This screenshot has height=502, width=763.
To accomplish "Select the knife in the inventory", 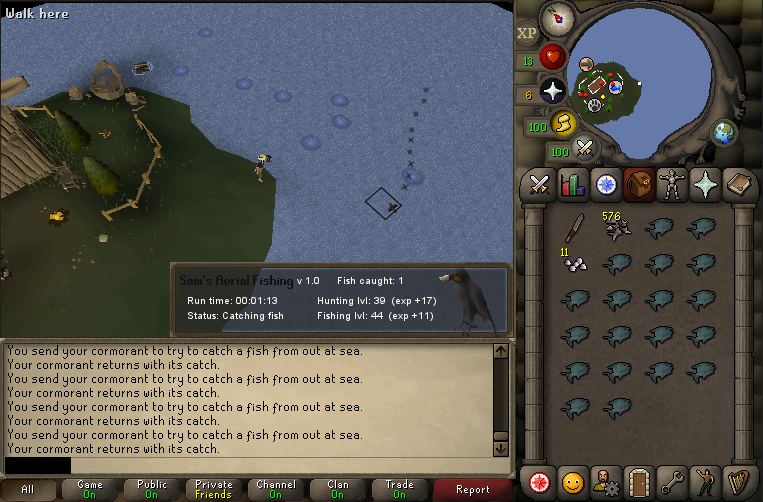I will point(574,230).
